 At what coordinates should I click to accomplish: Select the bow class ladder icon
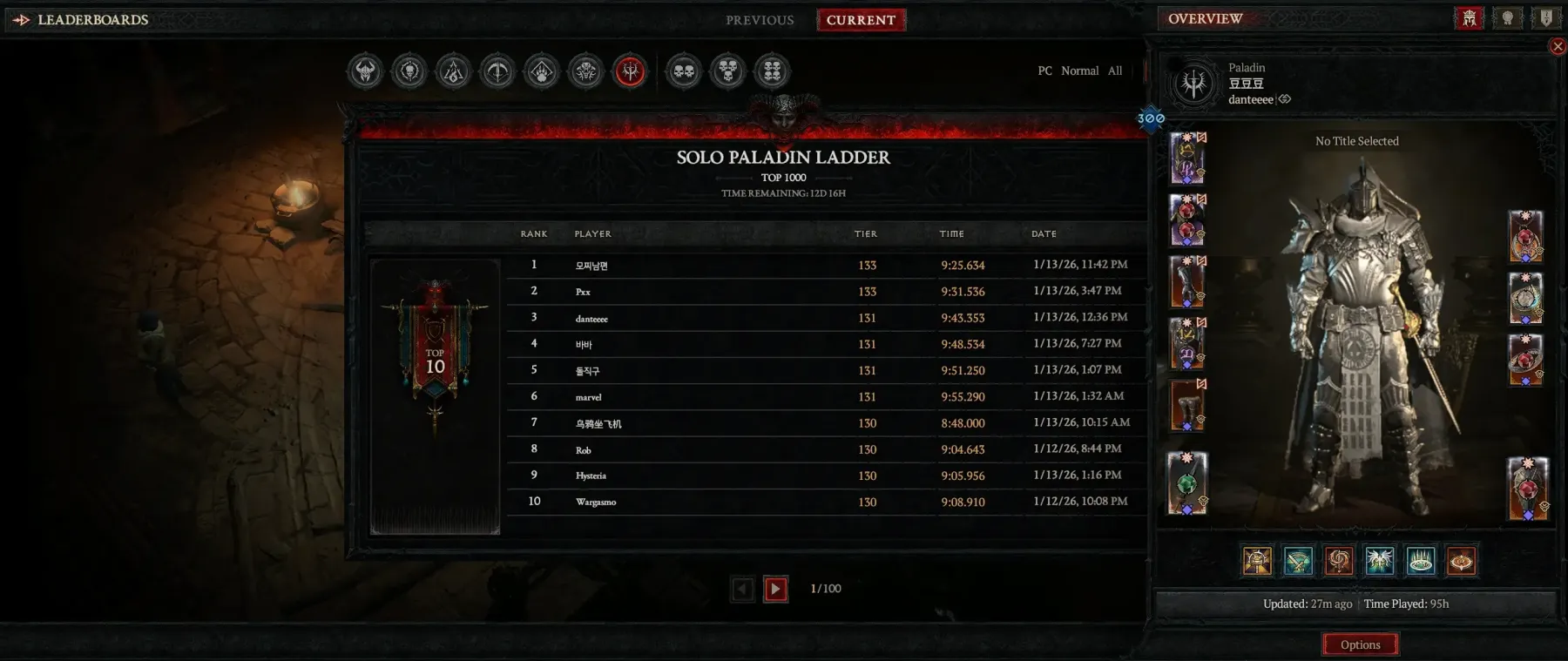point(498,71)
